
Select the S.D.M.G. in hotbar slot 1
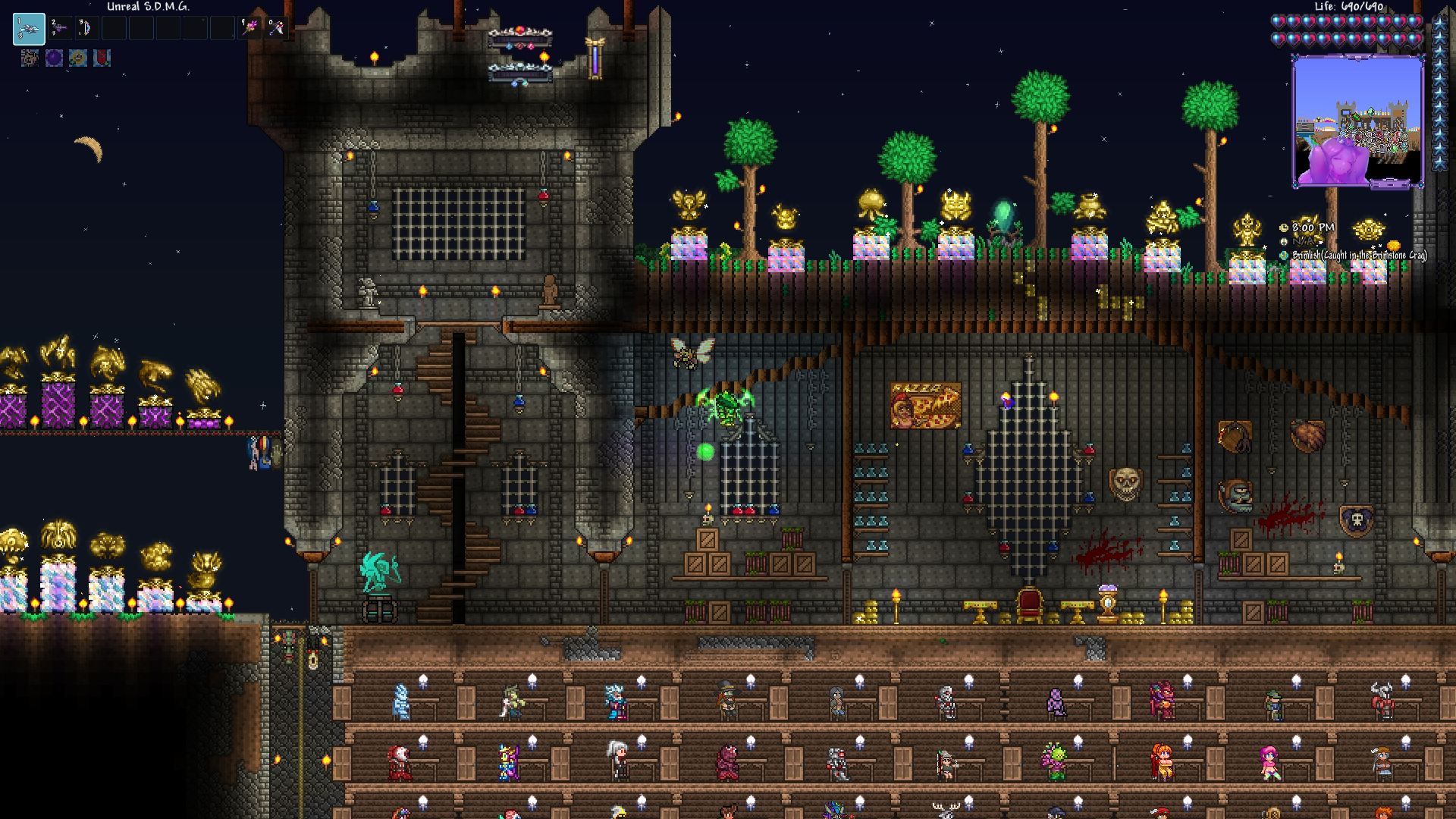click(29, 28)
